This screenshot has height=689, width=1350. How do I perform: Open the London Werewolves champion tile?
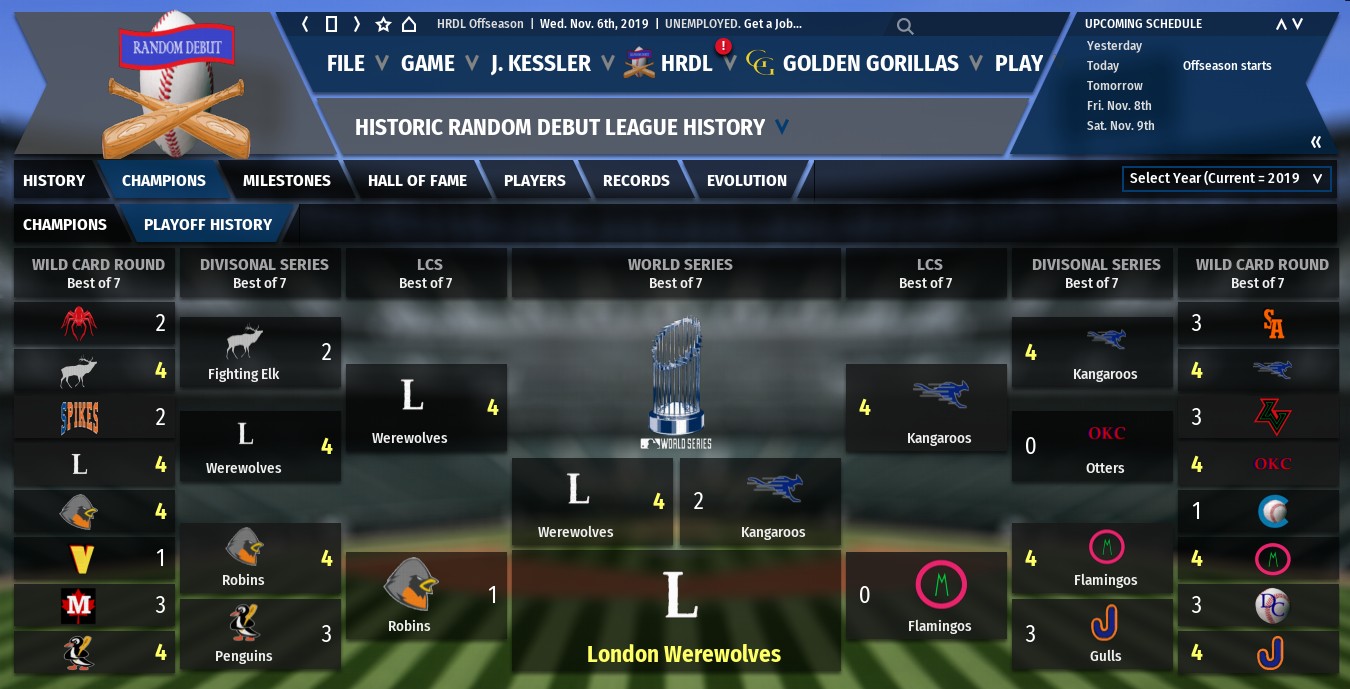pyautogui.click(x=682, y=612)
